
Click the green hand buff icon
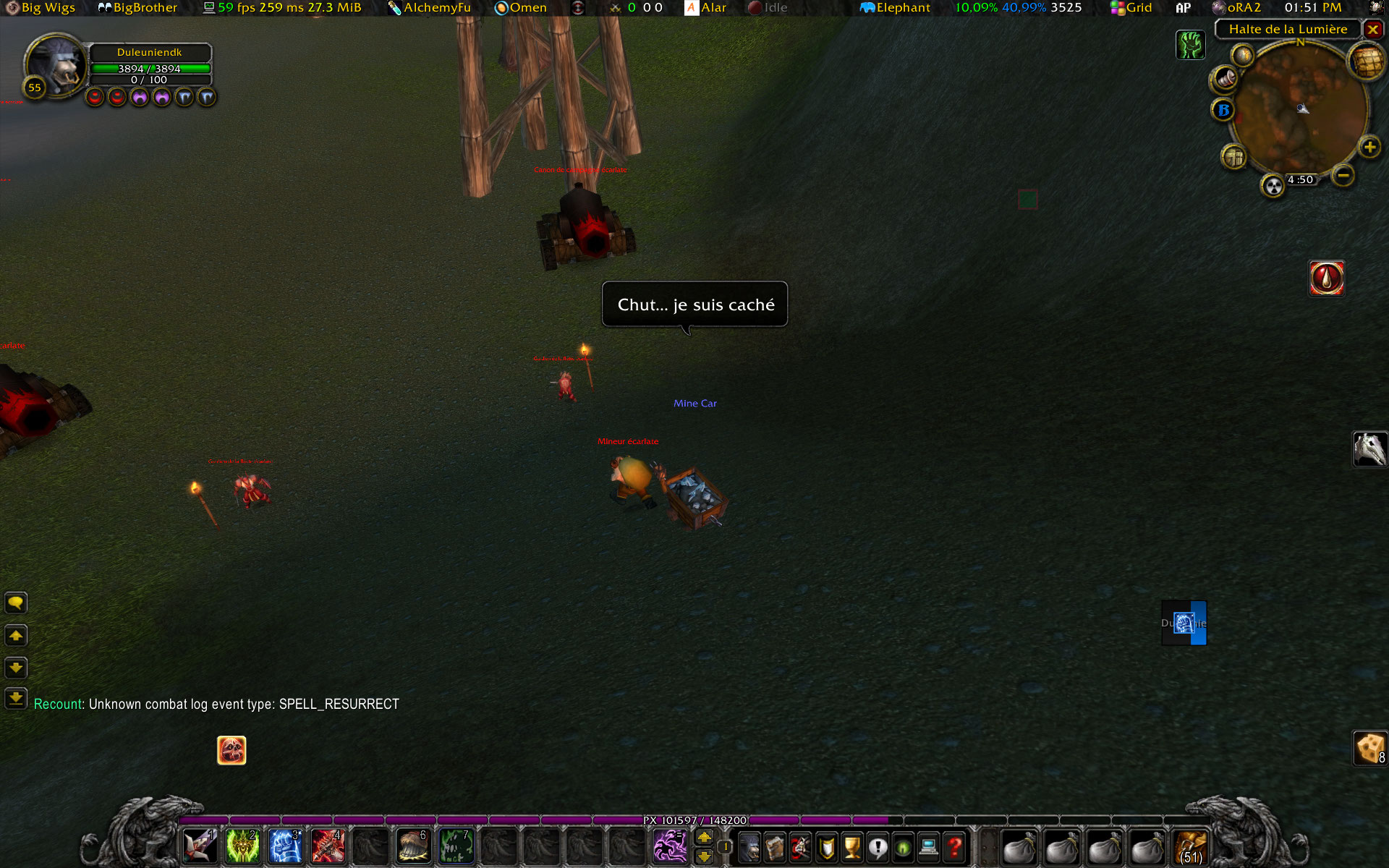click(x=1190, y=45)
